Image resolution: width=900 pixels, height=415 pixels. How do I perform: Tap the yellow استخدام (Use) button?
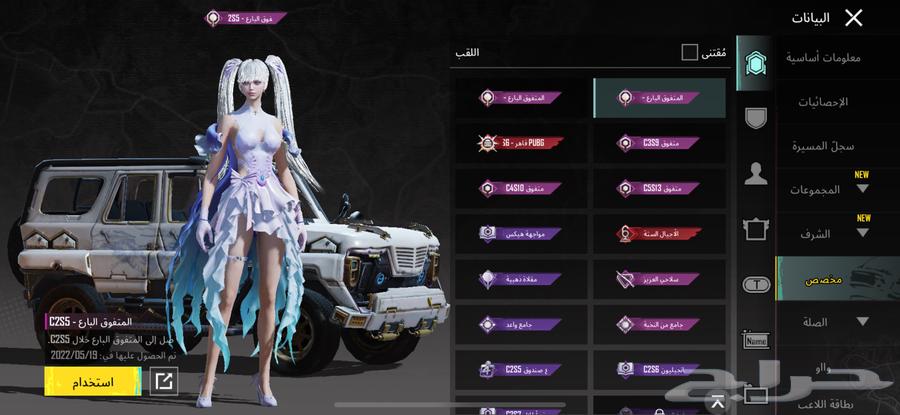pos(91,382)
